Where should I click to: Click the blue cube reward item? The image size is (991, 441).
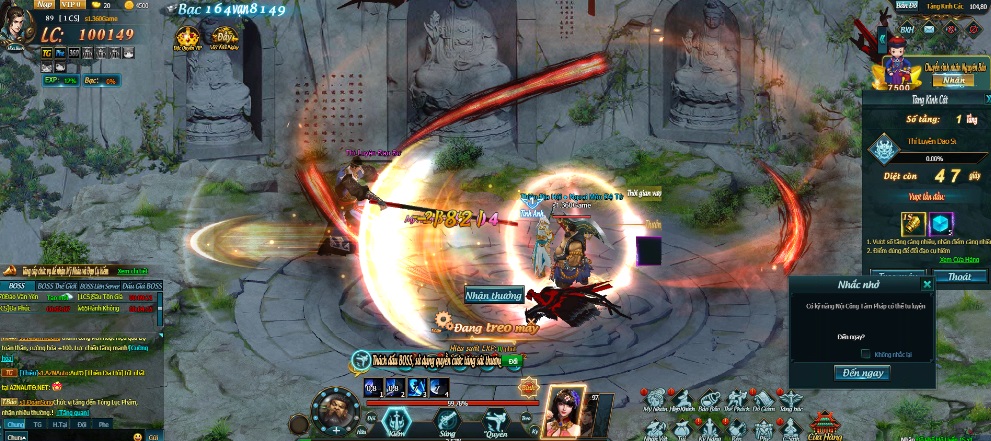pyautogui.click(x=941, y=224)
